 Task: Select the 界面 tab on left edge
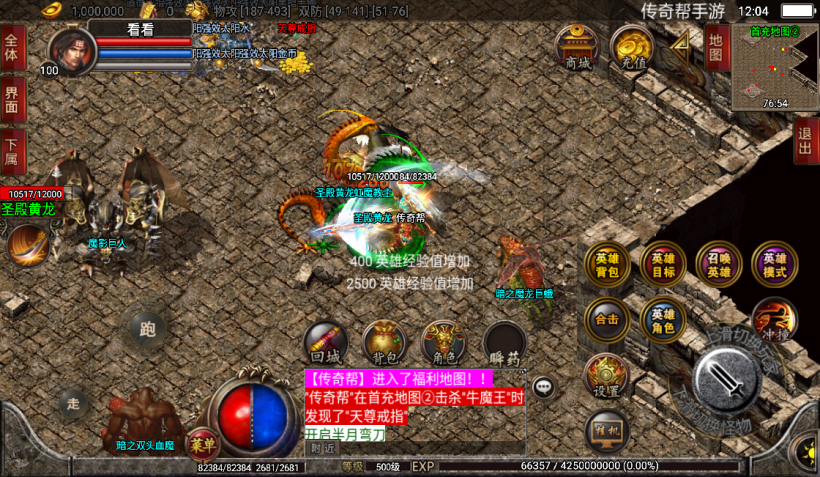pyautogui.click(x=12, y=99)
